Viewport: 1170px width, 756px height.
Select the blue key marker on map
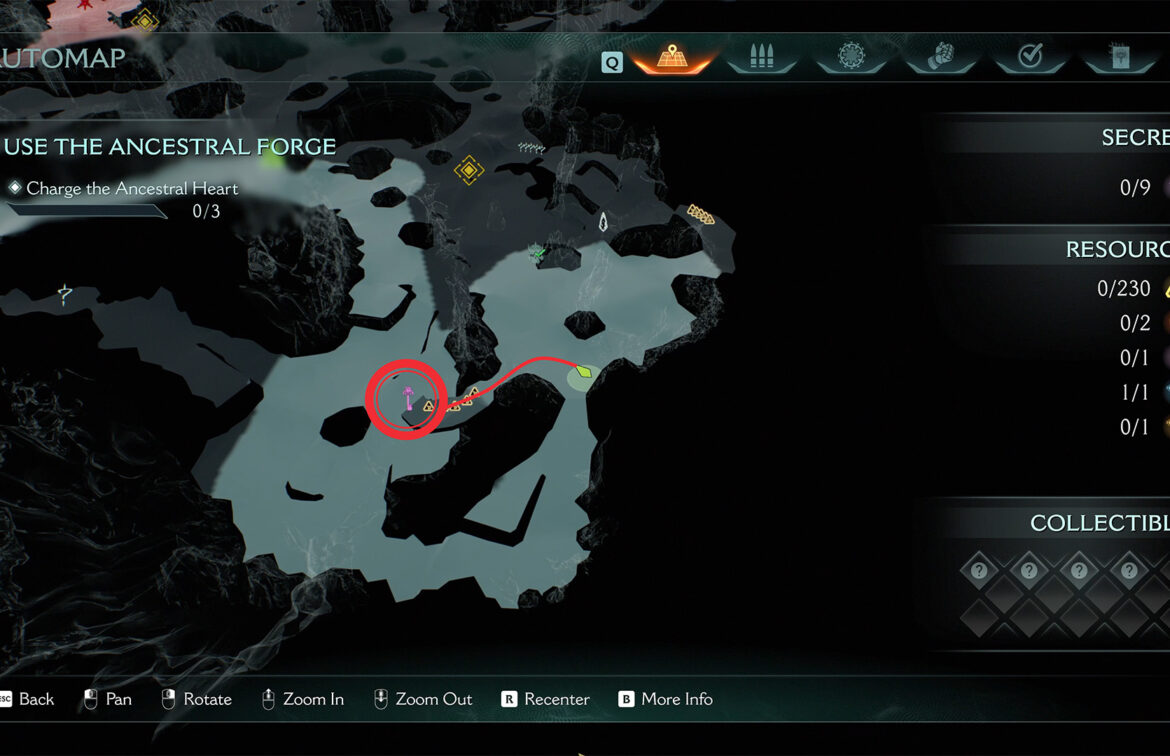(x=65, y=294)
